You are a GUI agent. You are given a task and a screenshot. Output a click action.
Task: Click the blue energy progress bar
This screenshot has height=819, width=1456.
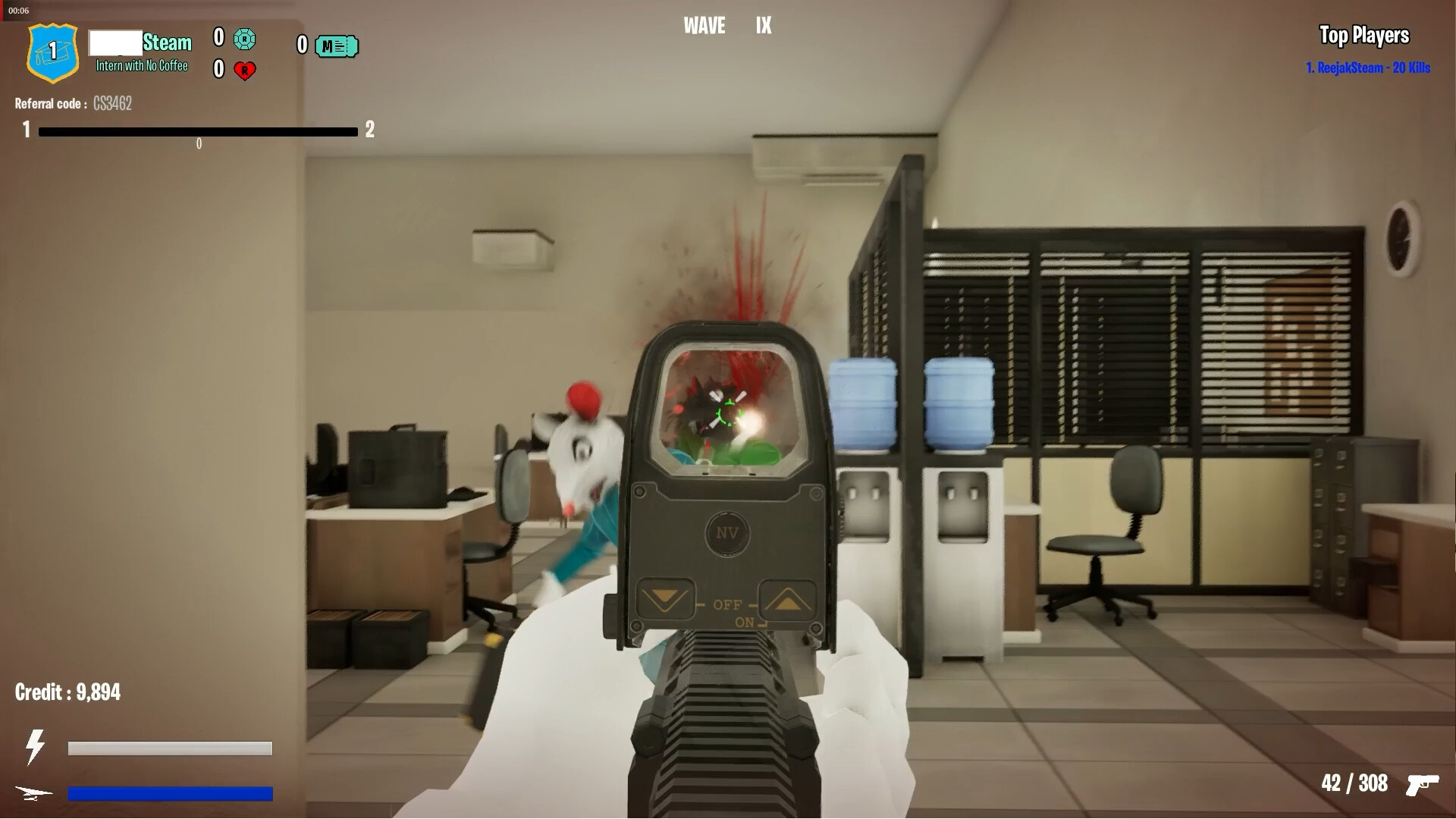pos(170,794)
